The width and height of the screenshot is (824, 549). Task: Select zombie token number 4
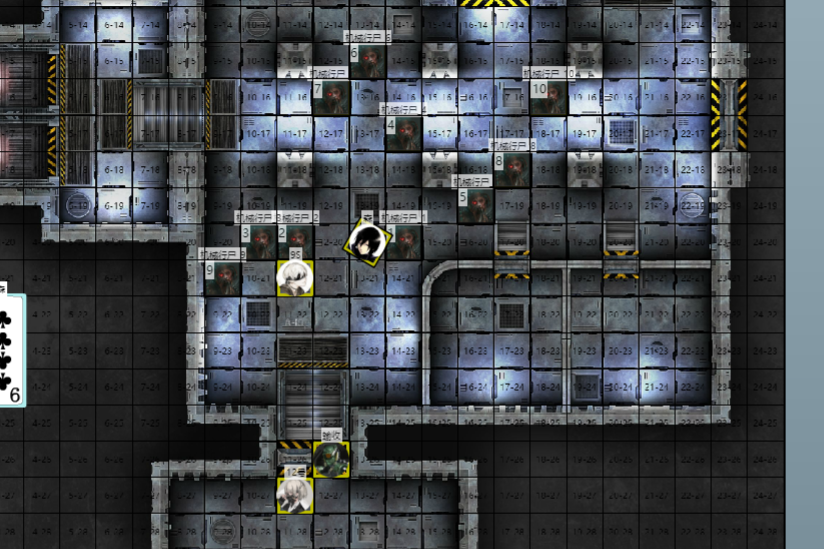404,133
